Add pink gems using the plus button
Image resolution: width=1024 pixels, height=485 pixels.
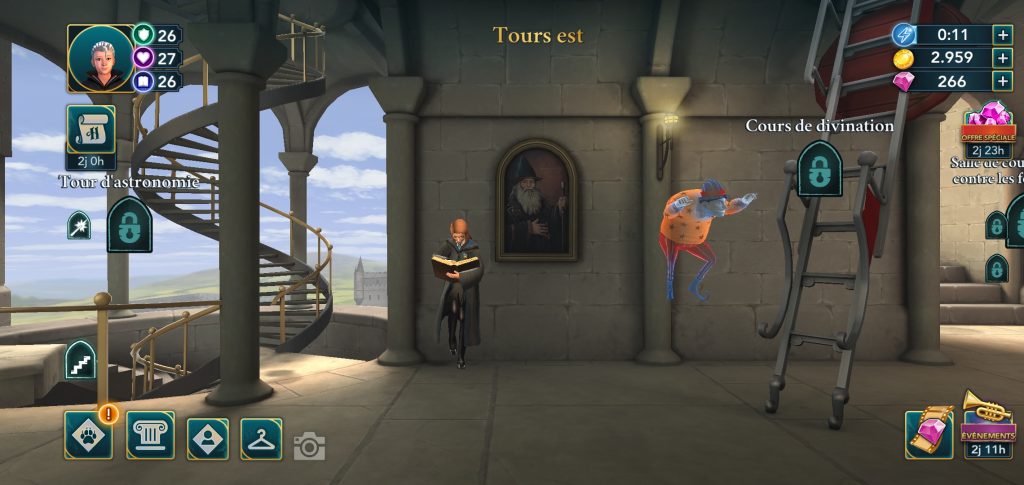coord(1002,82)
